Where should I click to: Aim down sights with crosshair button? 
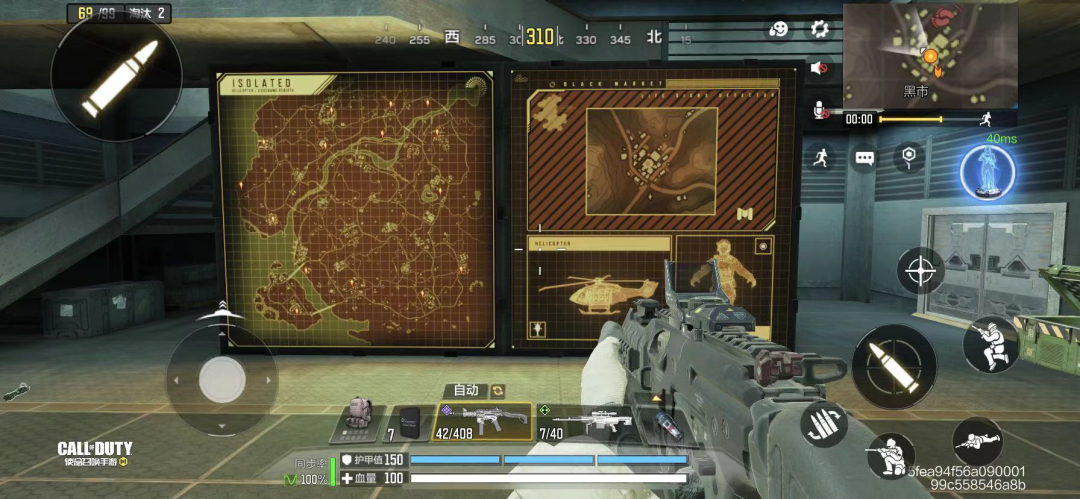[x=920, y=270]
